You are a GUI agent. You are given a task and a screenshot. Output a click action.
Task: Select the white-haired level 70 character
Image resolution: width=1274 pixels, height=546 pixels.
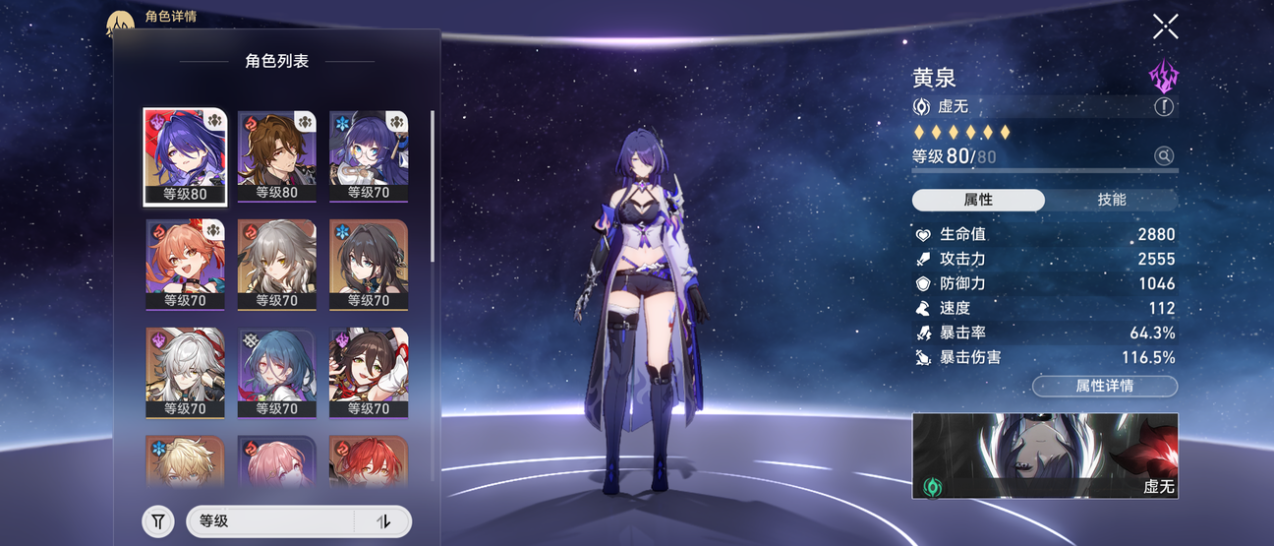point(185,372)
